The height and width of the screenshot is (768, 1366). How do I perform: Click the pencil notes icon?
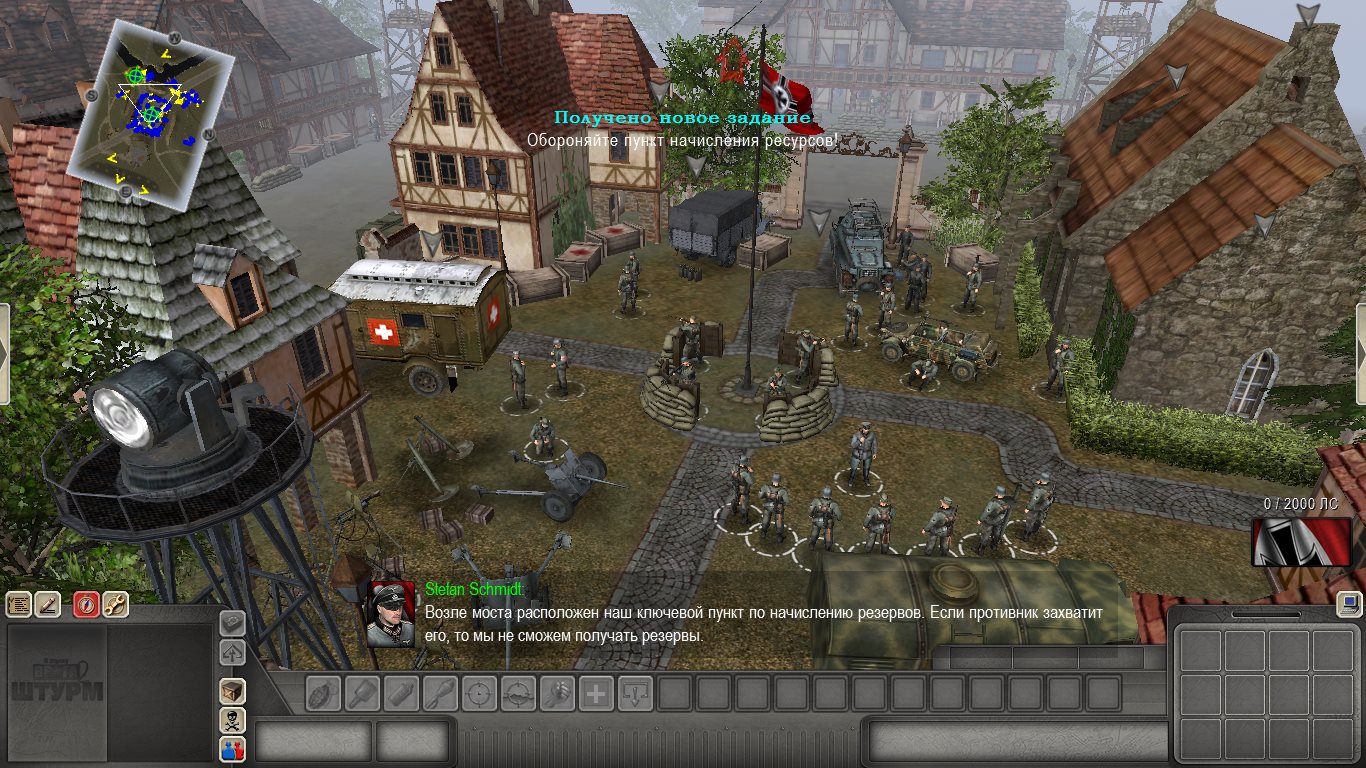[x=47, y=604]
